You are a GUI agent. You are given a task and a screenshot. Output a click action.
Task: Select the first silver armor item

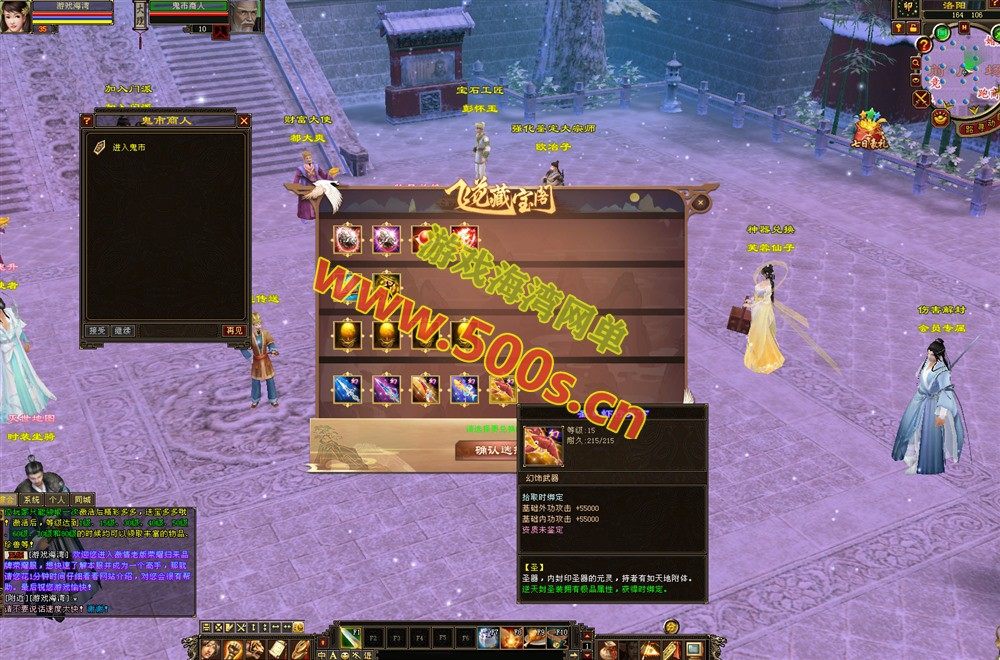click(x=346, y=238)
